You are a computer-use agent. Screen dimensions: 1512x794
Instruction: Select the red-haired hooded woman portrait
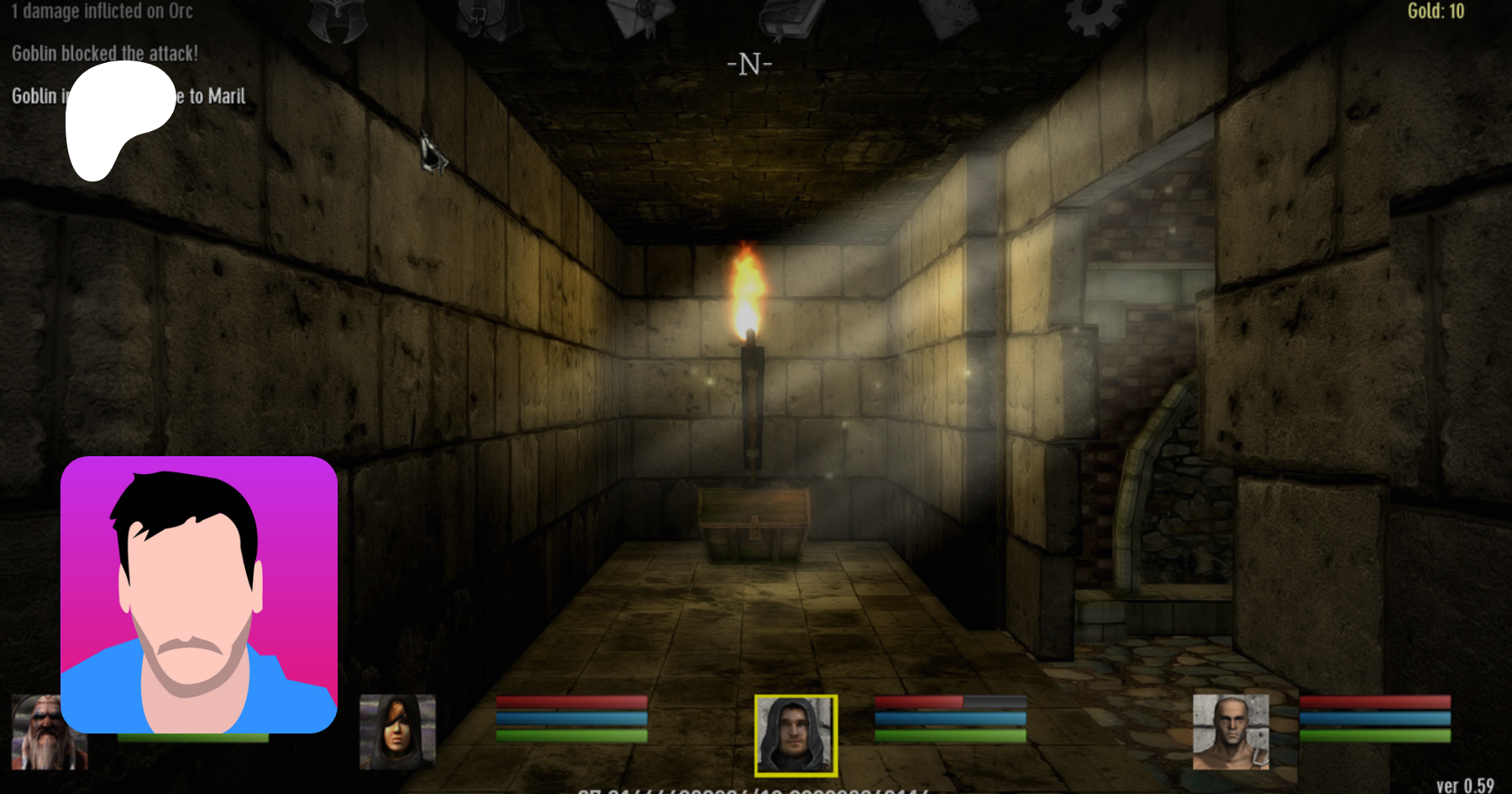pyautogui.click(x=397, y=732)
